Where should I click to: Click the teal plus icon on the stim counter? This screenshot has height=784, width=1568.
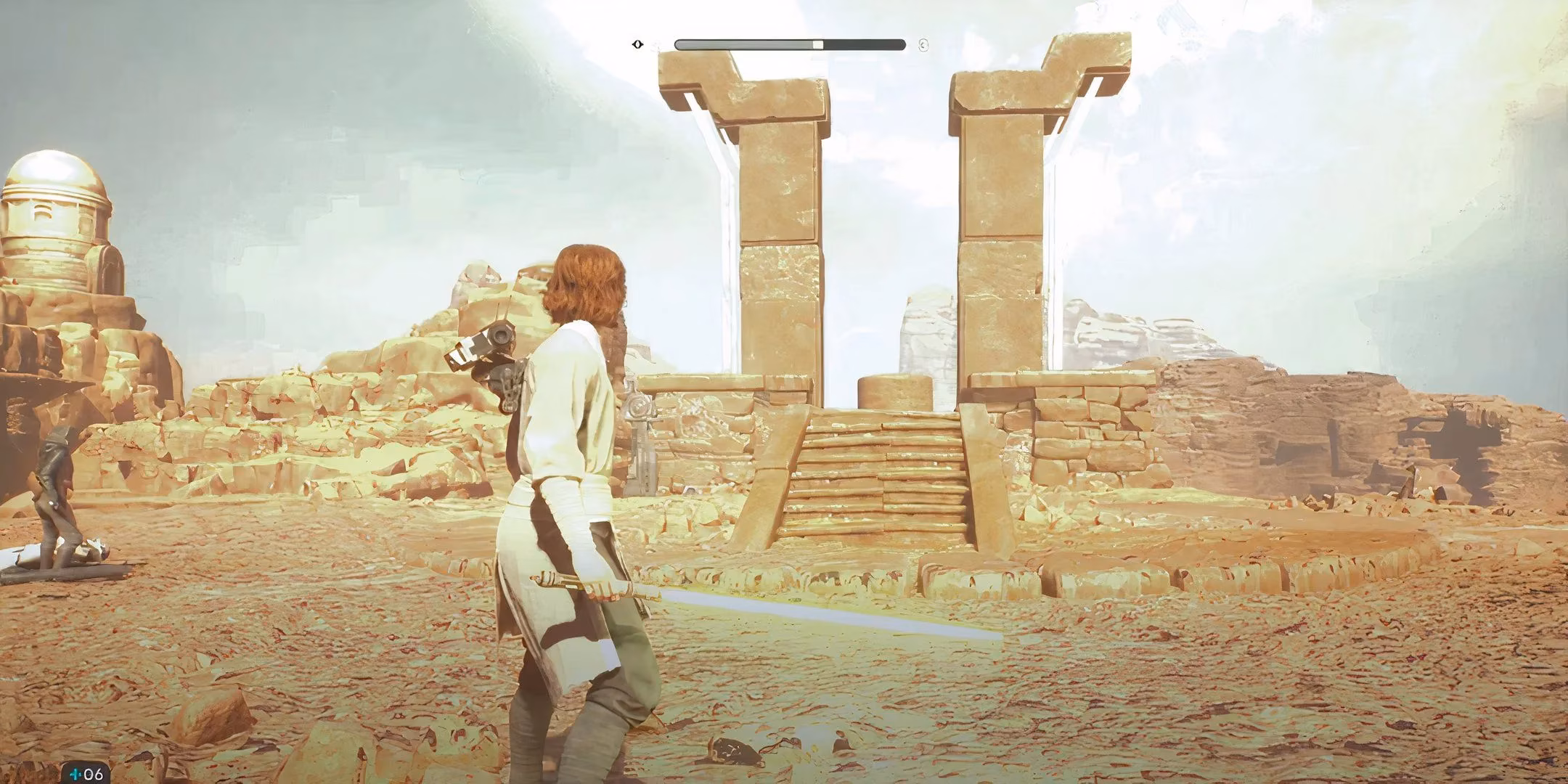click(x=75, y=774)
